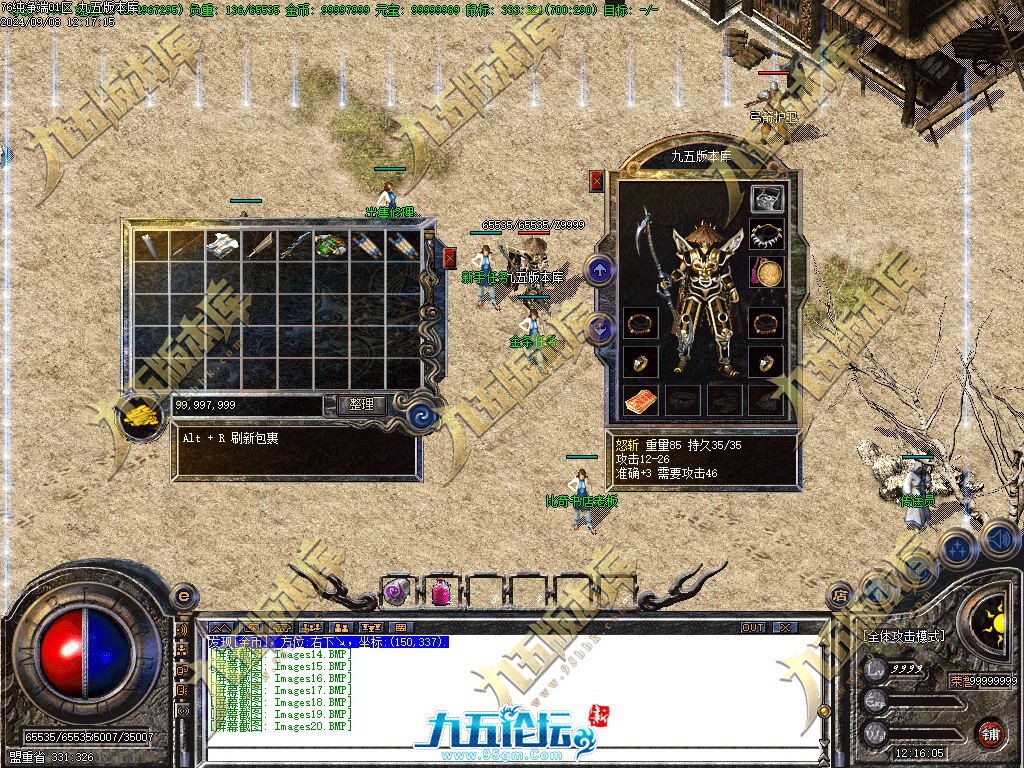The image size is (1024, 768).
Task: Use the pink potion in the quick belt
Action: (x=441, y=592)
